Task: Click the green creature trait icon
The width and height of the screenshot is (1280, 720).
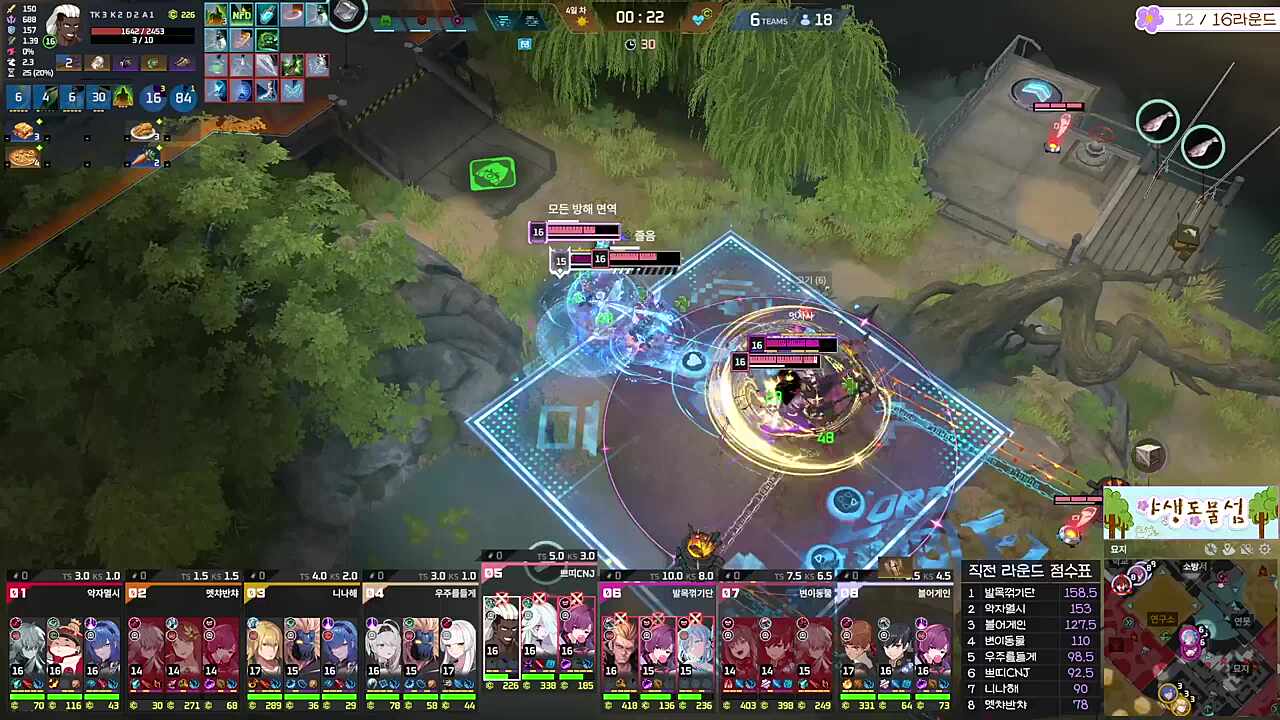Action: tap(123, 97)
